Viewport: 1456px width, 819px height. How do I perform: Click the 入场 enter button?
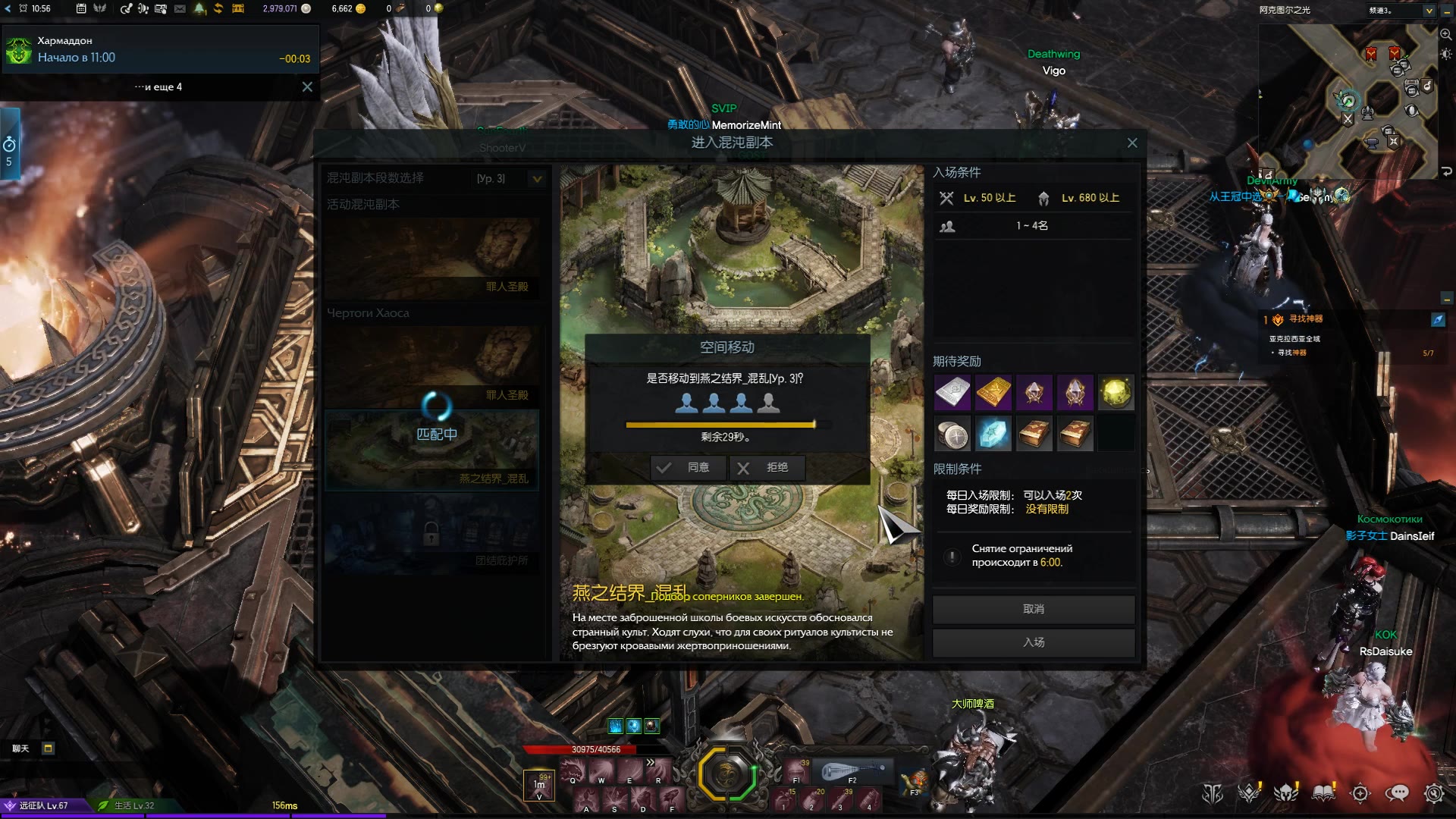(1033, 642)
